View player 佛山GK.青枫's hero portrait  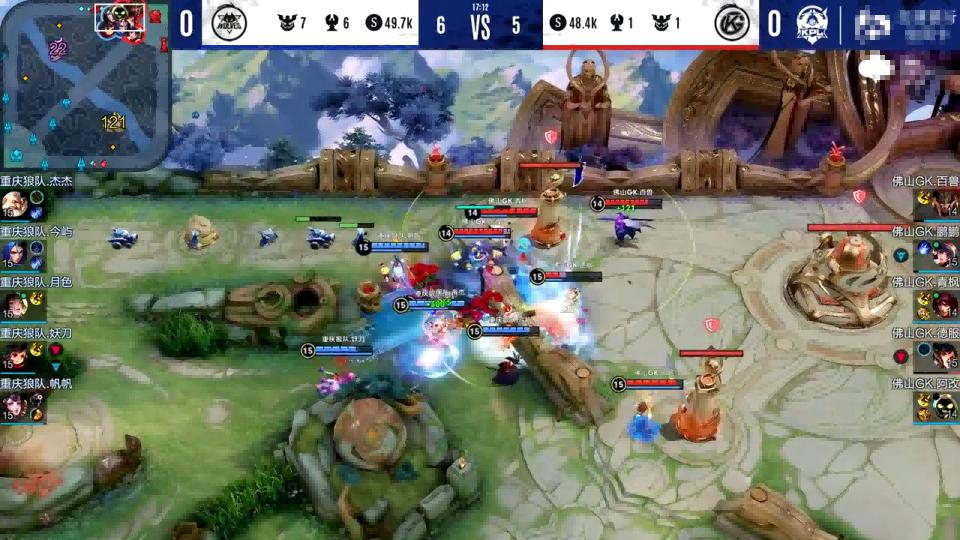click(944, 304)
